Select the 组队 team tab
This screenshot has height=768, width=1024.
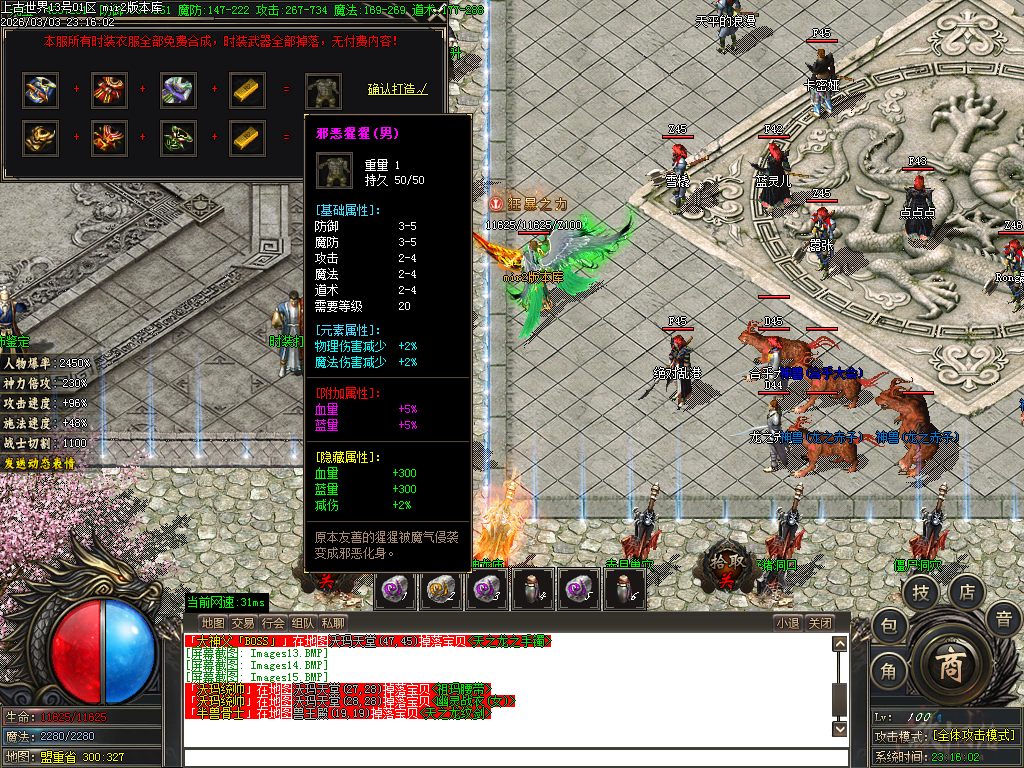point(303,623)
